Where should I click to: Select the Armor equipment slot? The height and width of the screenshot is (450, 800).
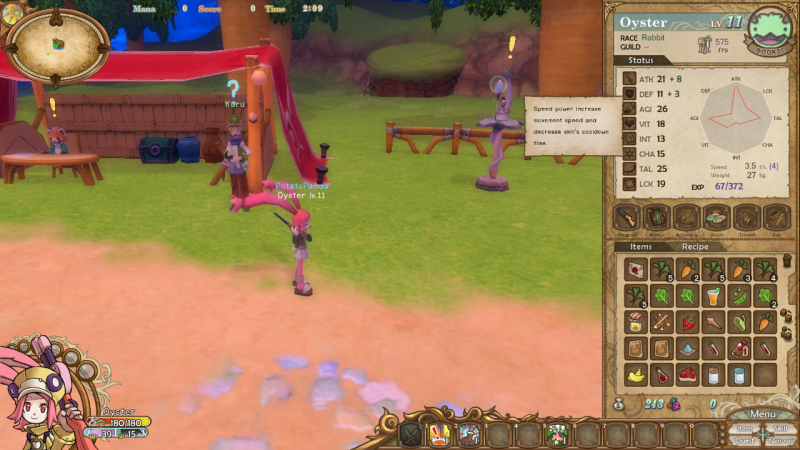(656, 217)
